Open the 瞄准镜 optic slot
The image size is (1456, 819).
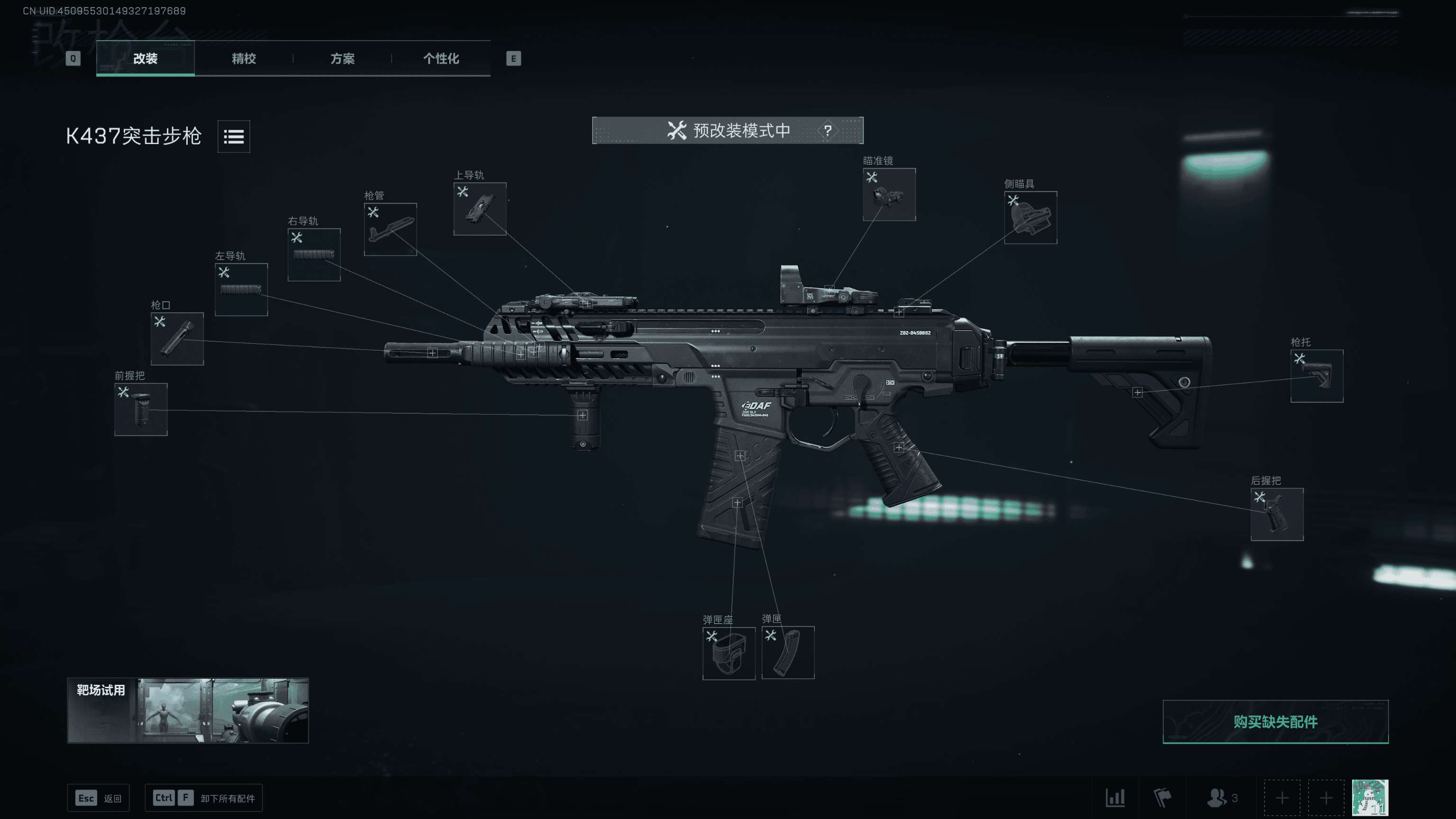tap(889, 194)
